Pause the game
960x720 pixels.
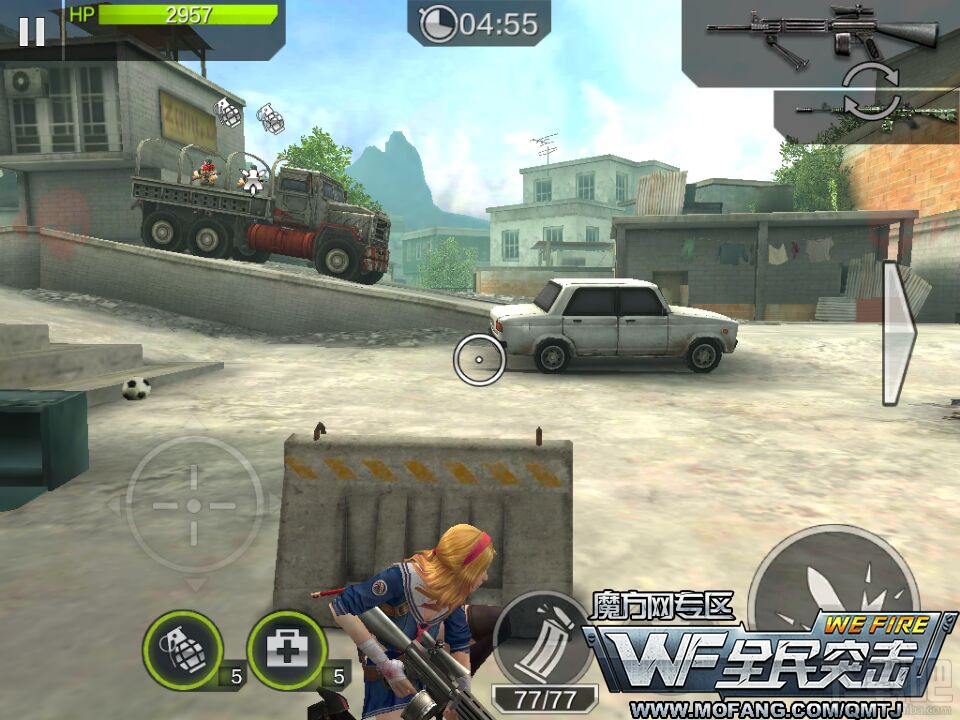pyautogui.click(x=31, y=32)
